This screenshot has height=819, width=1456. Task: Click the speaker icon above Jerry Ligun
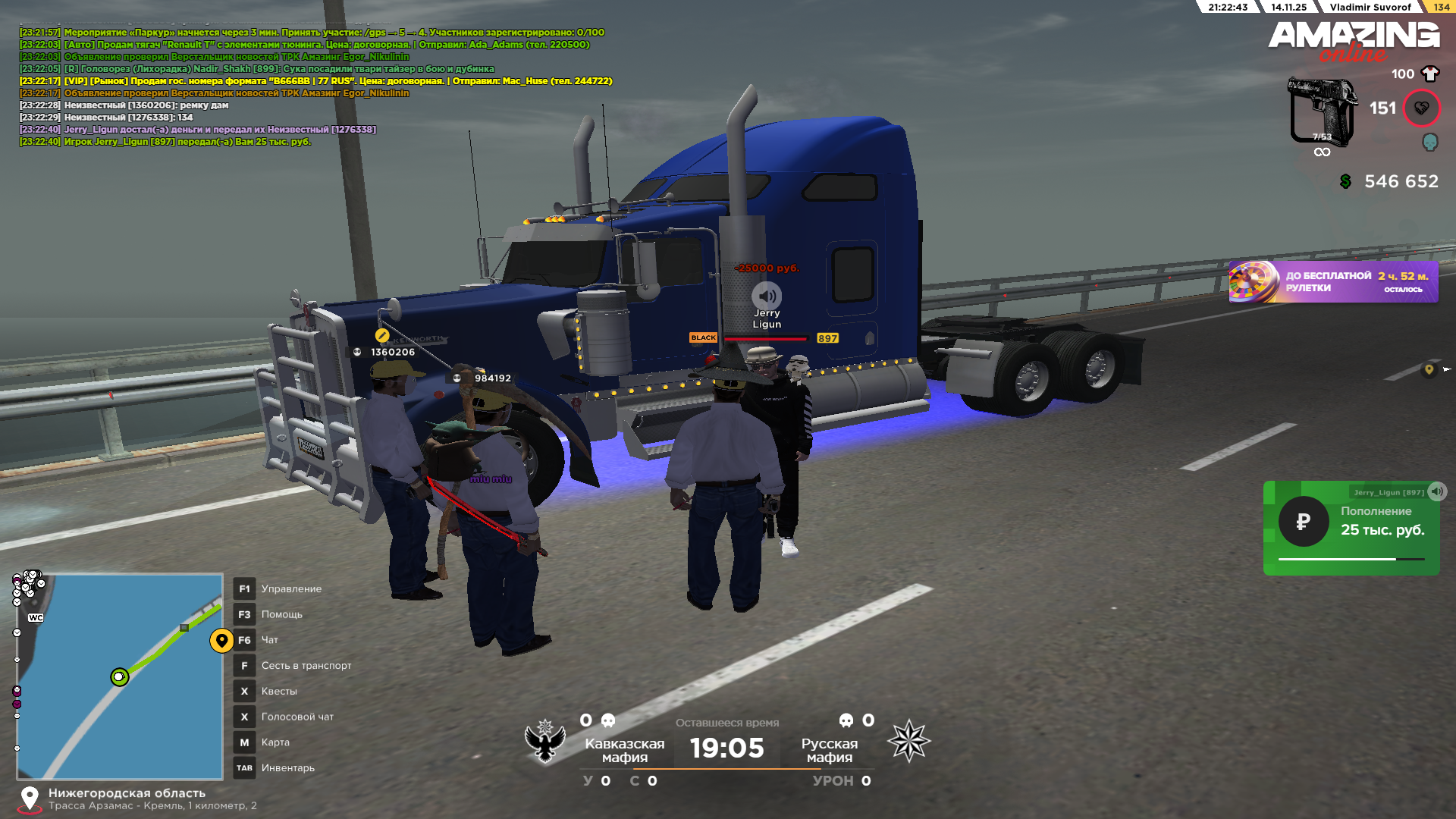tap(767, 296)
